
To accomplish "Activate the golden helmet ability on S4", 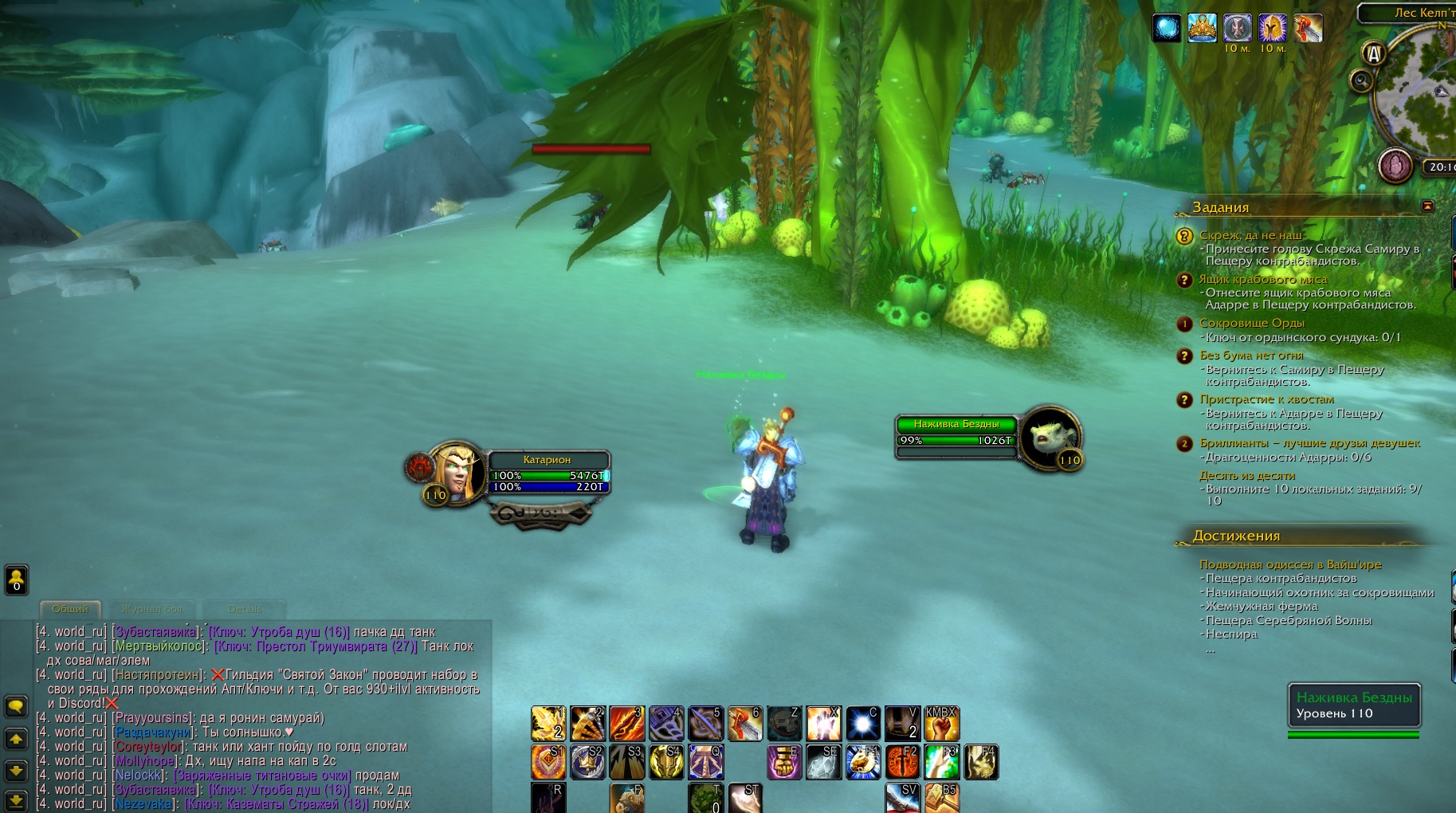I will coord(666,762).
